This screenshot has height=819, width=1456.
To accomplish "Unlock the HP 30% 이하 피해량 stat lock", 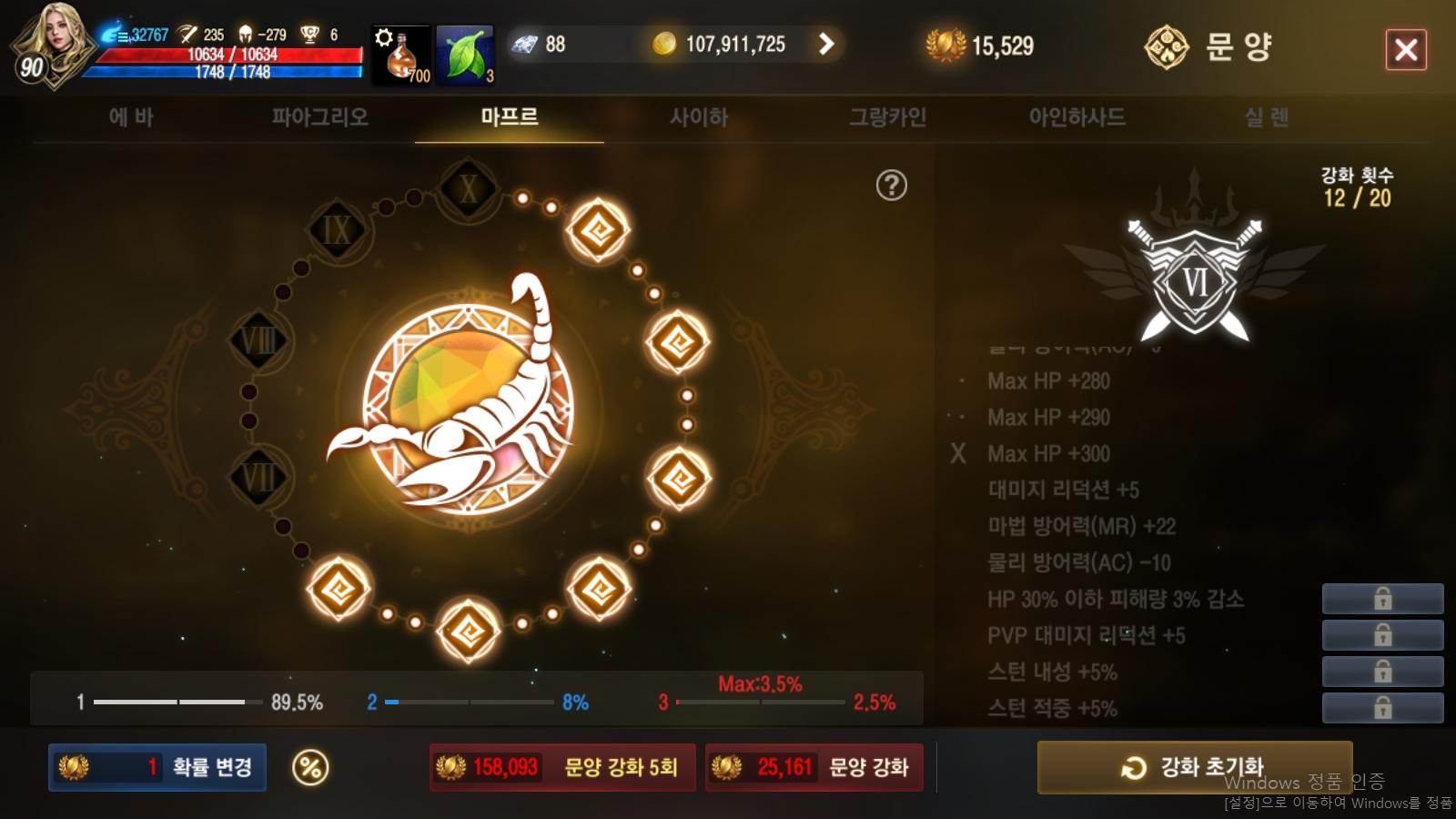I will click(x=1384, y=599).
